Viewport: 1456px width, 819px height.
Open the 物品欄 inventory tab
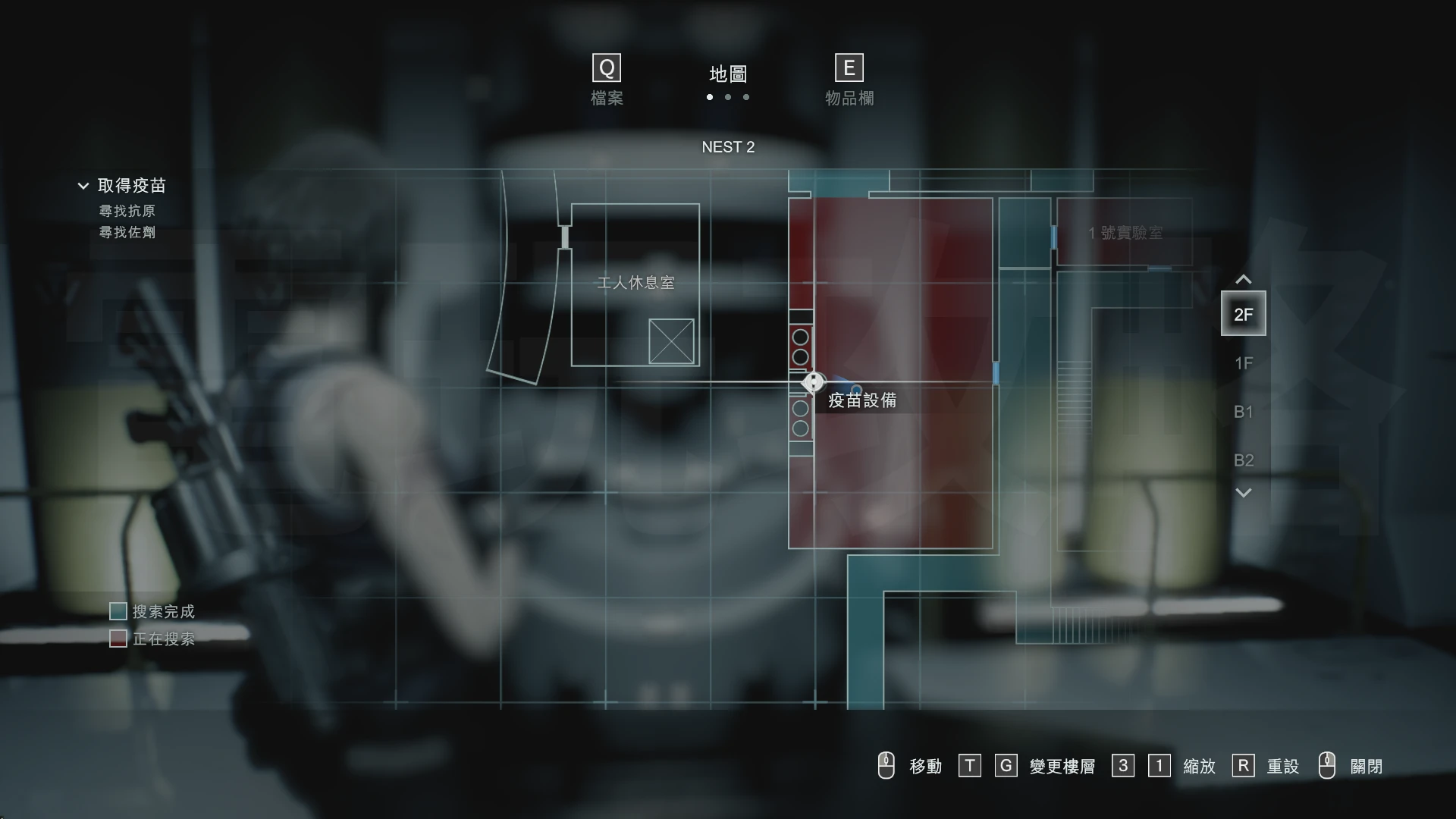(849, 80)
